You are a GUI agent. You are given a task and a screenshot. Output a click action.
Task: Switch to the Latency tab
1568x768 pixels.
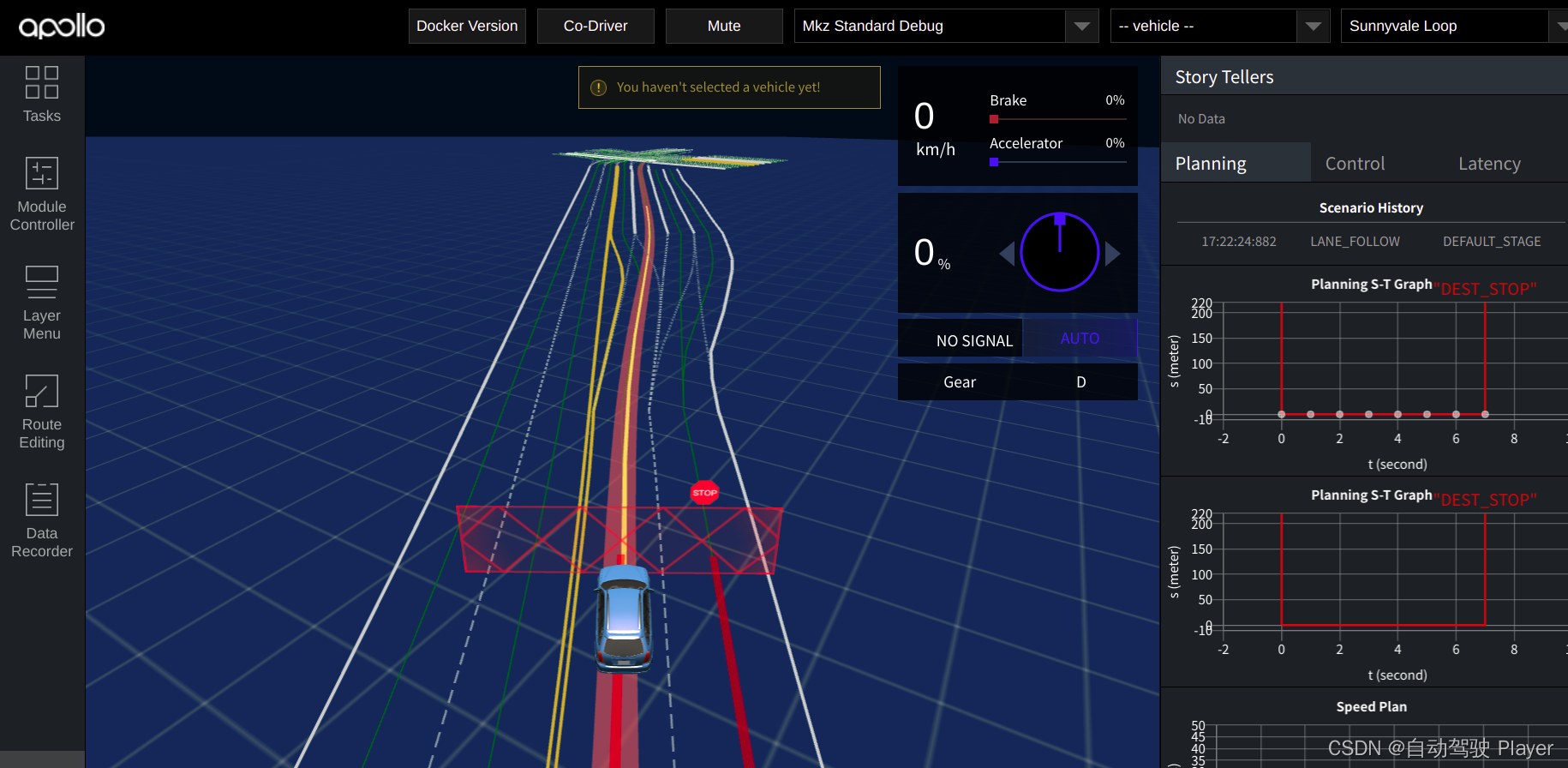pos(1489,163)
